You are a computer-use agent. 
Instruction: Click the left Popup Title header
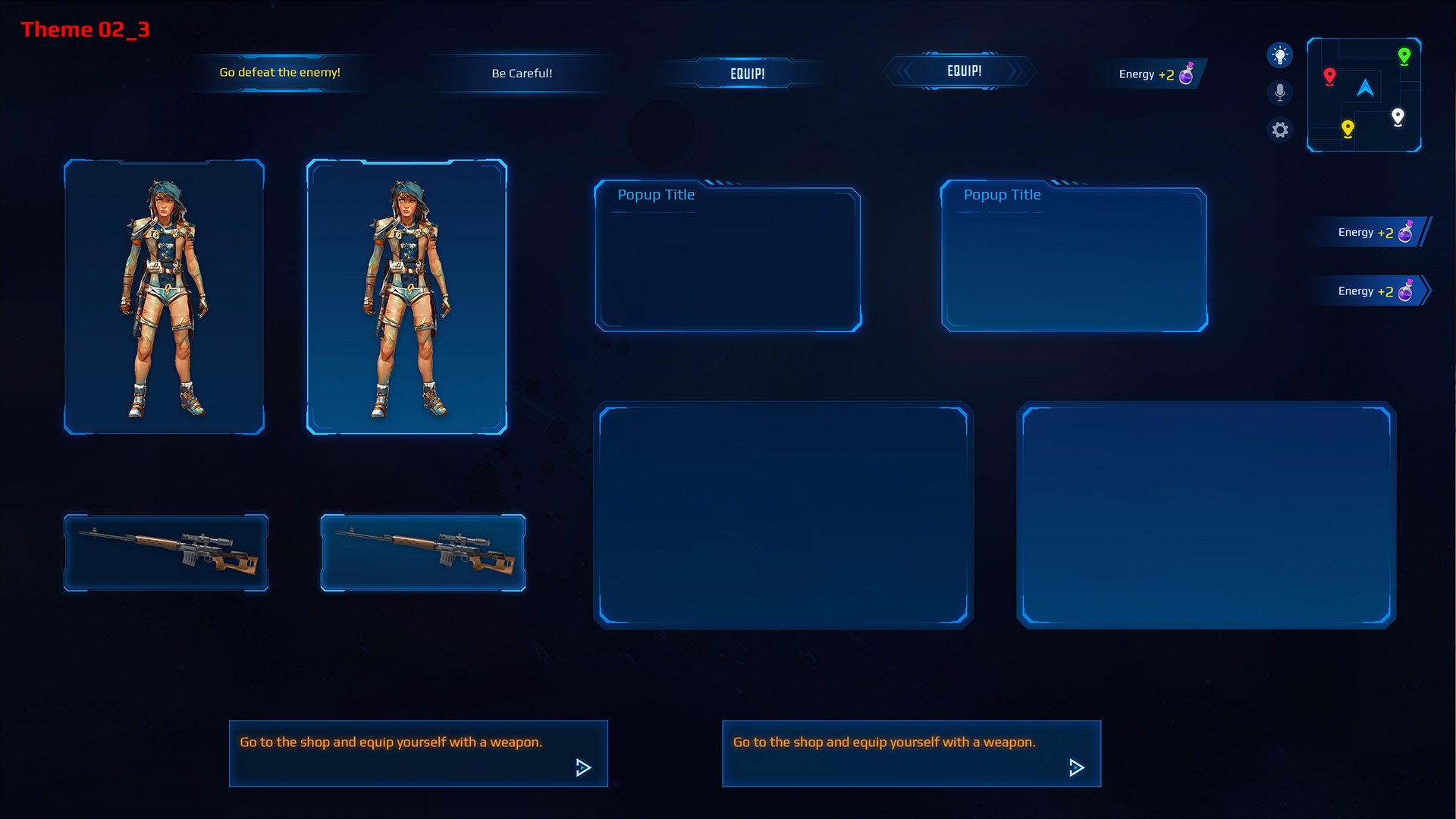click(x=656, y=195)
